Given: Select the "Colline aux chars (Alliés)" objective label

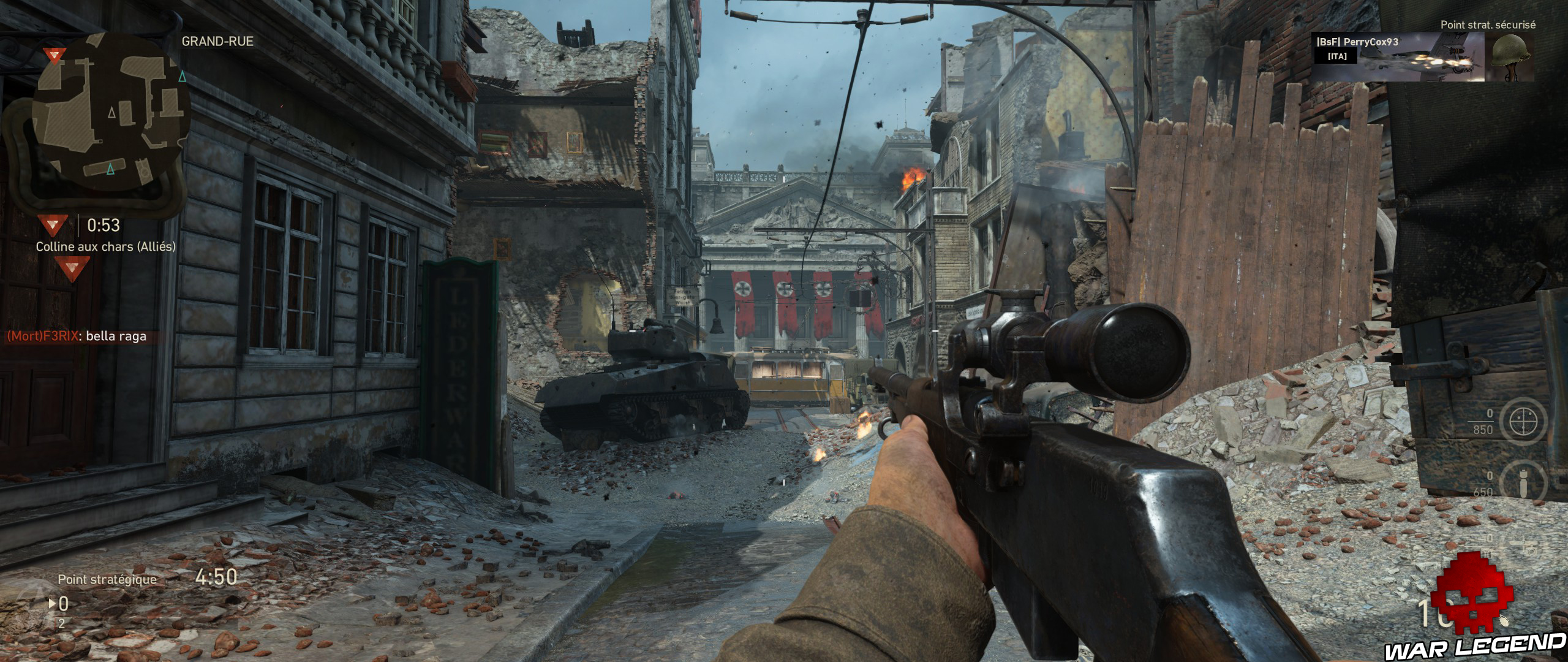Looking at the screenshot, I should pos(105,246).
